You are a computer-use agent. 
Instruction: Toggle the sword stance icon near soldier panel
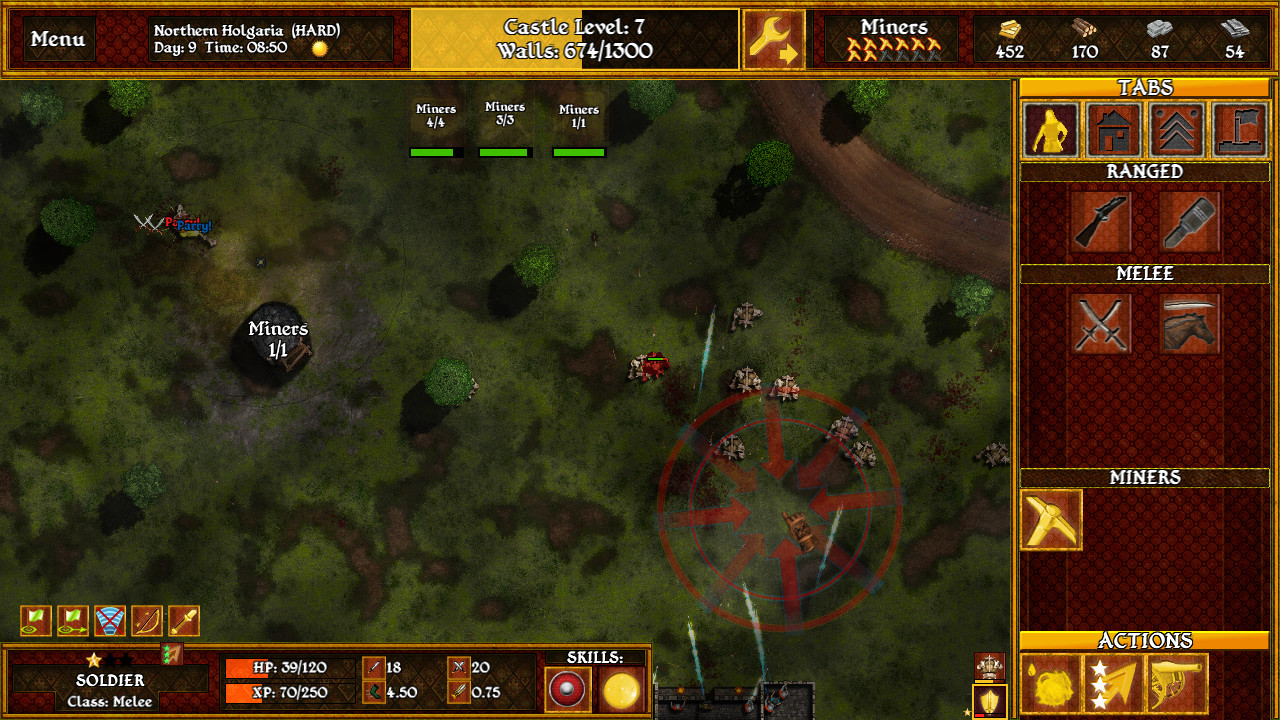(x=184, y=620)
